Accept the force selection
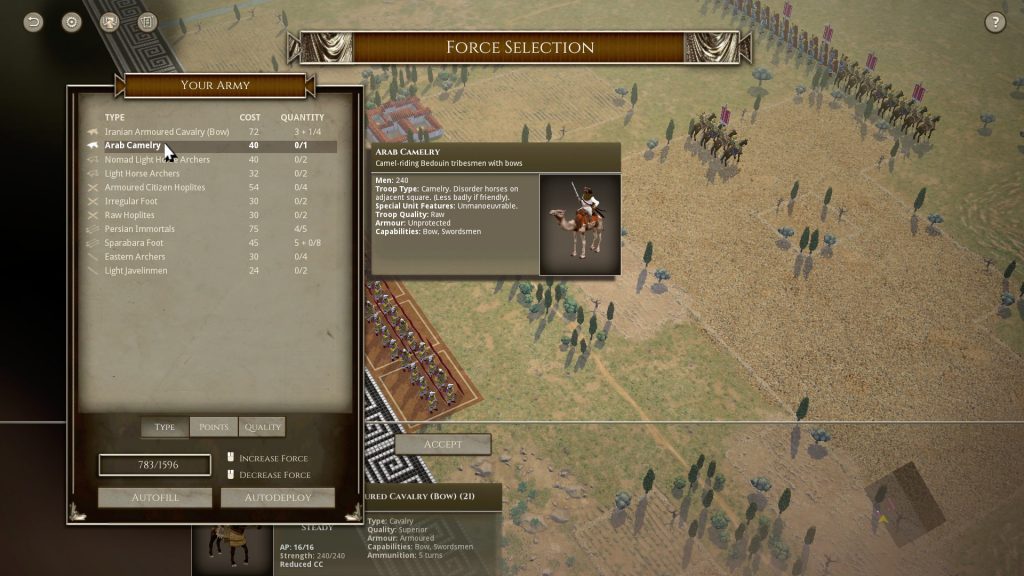The height and width of the screenshot is (576, 1024). click(442, 444)
